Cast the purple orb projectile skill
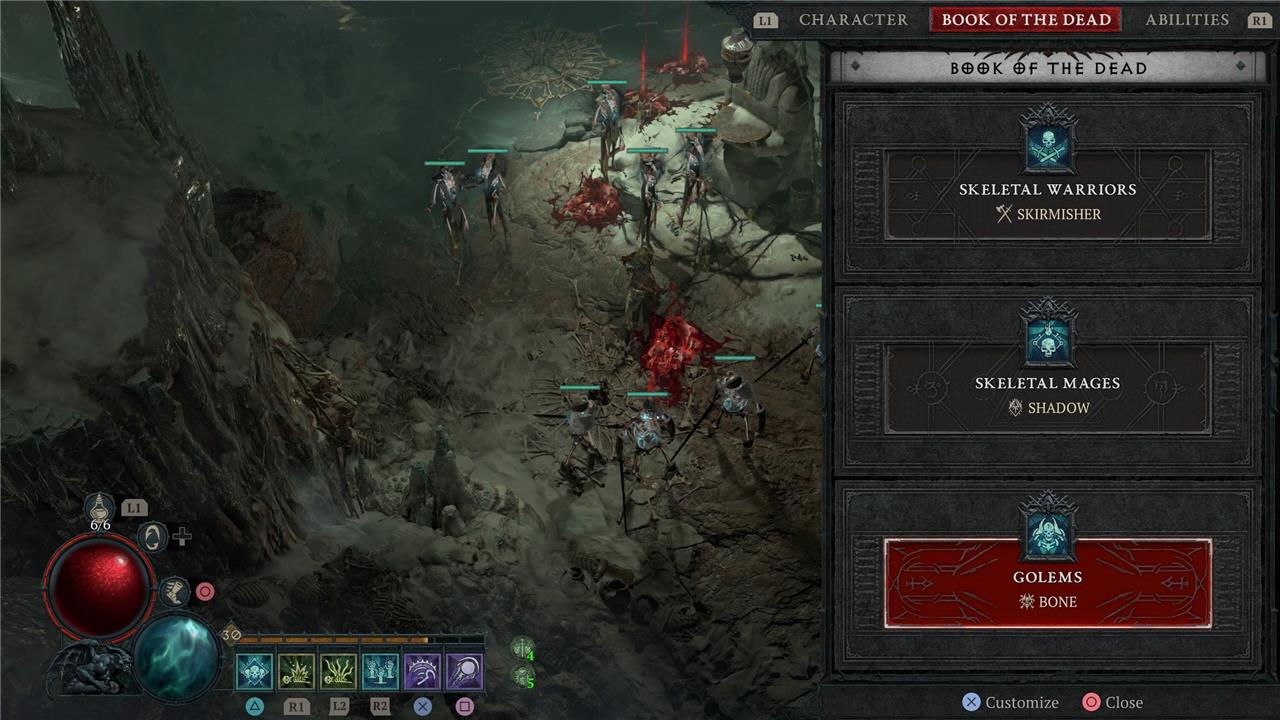1280x720 pixels. (x=464, y=672)
